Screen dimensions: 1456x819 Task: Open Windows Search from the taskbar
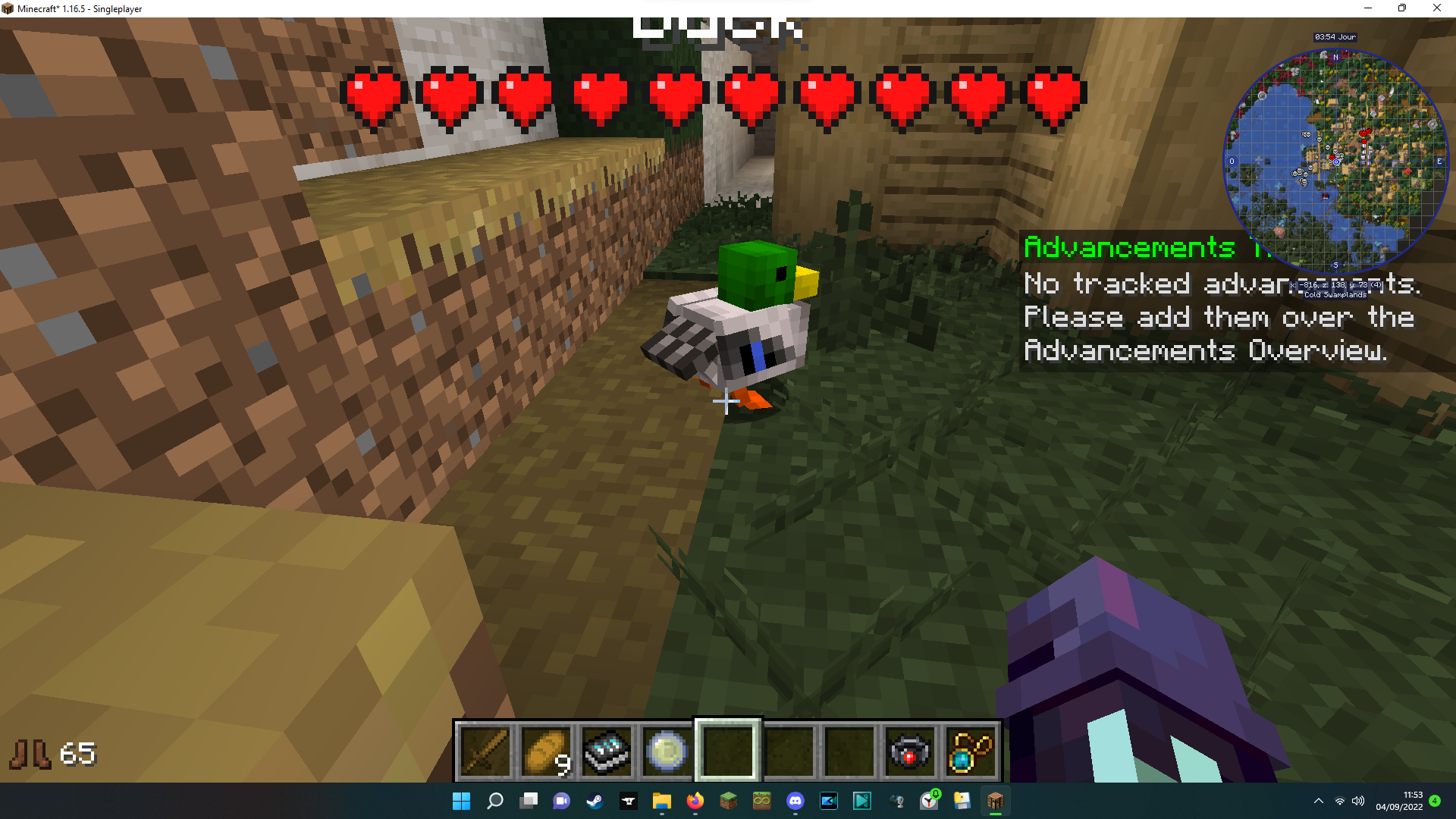coord(494,801)
